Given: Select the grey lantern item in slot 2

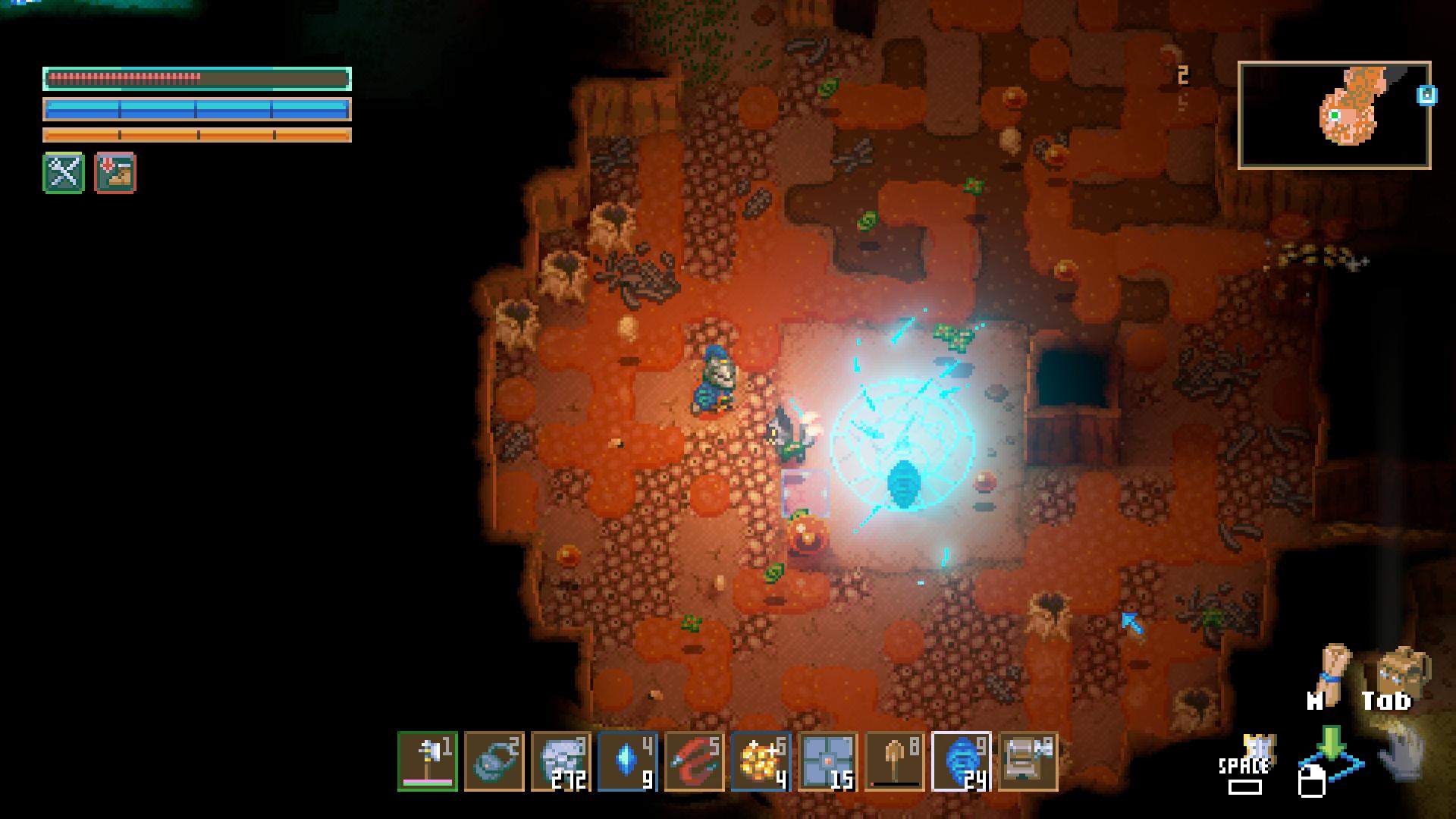Looking at the screenshot, I should 494,761.
